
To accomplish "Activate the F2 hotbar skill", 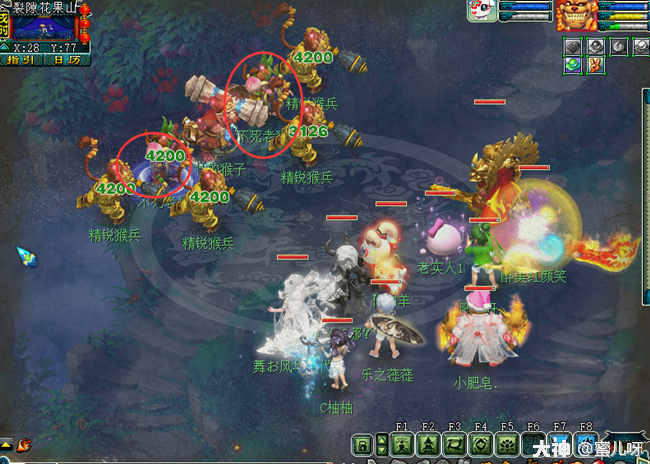I will (429, 444).
